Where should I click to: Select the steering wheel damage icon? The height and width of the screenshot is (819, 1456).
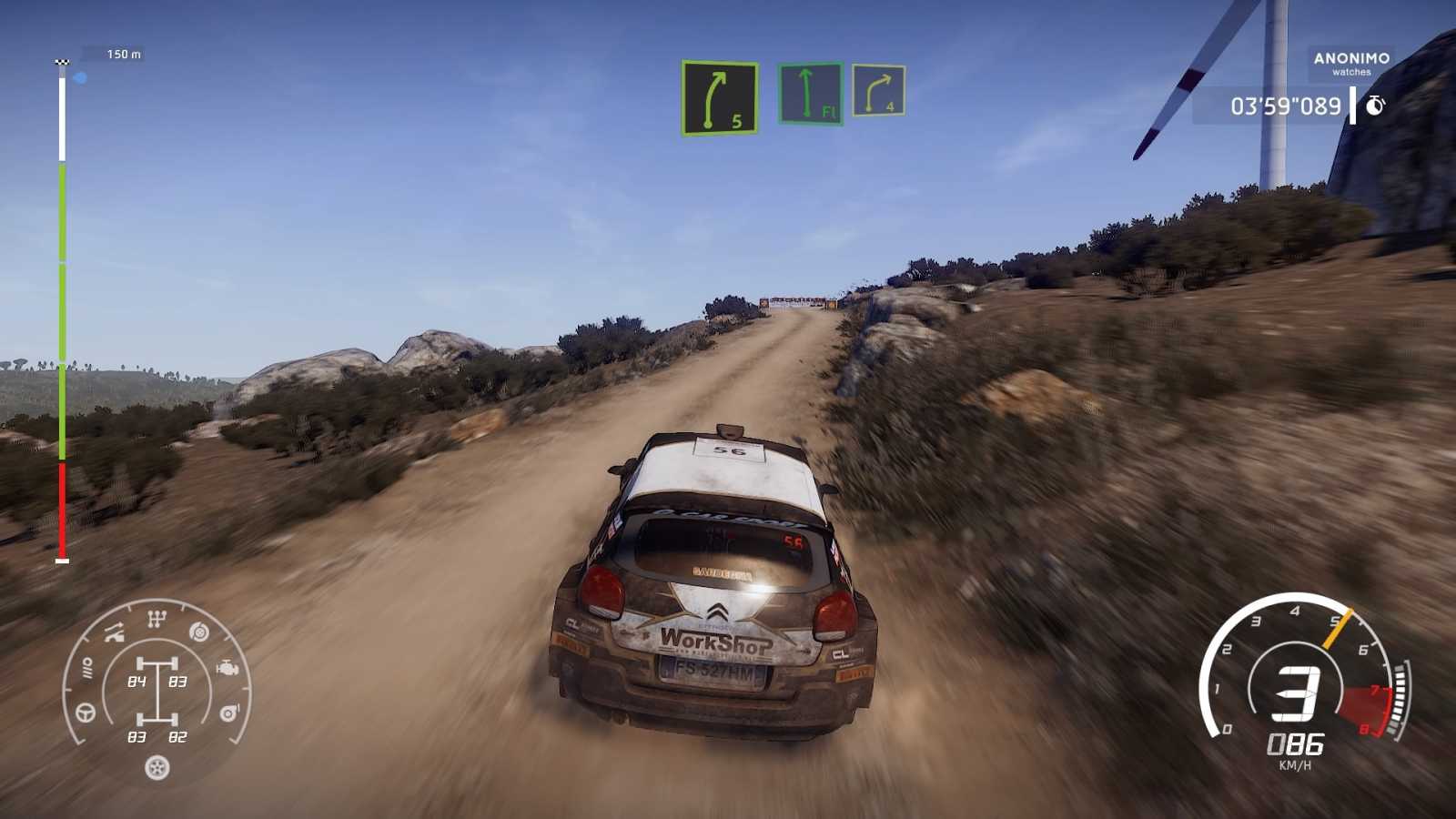tap(85, 712)
